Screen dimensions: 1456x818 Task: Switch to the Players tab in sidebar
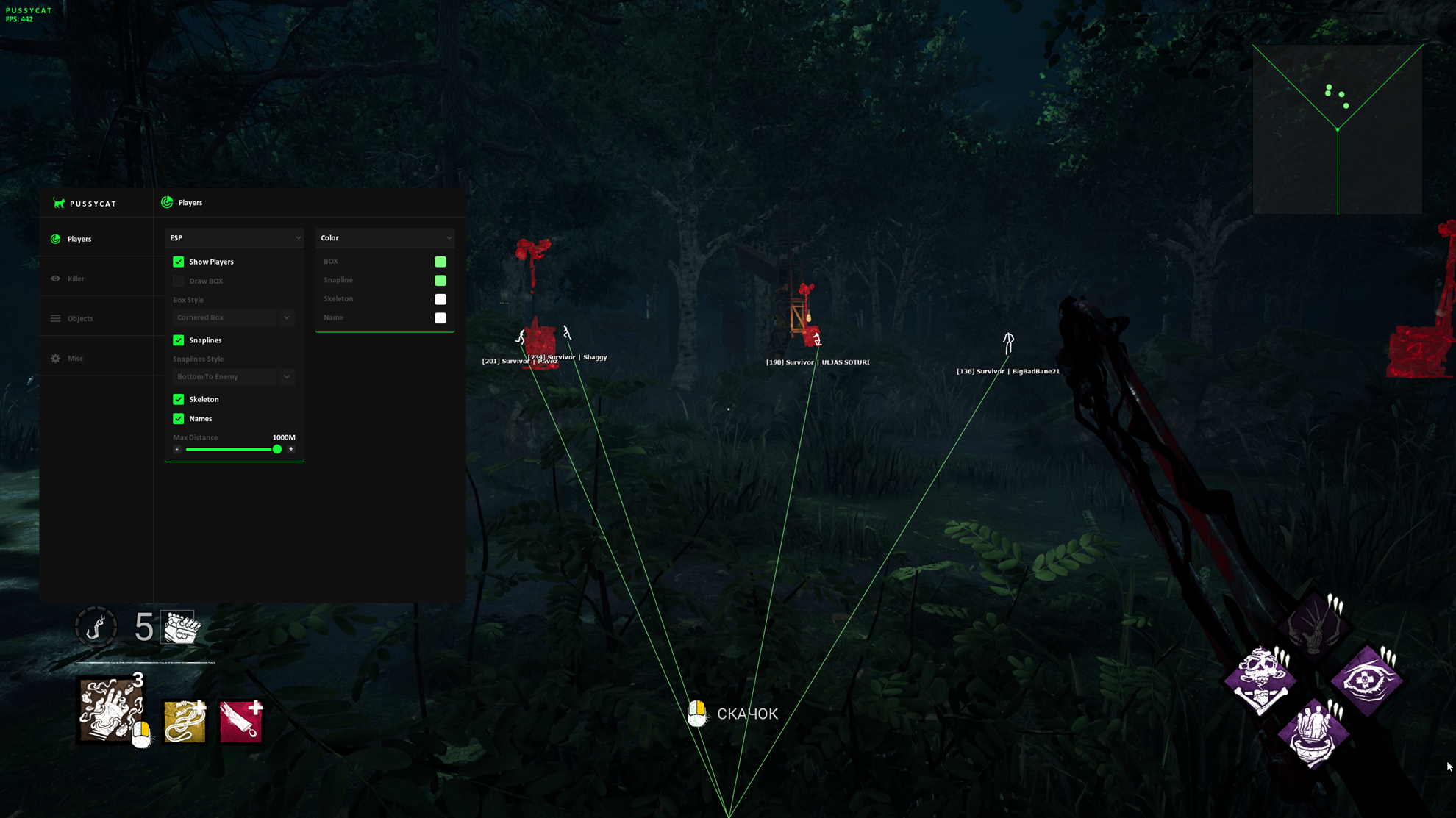(x=79, y=239)
